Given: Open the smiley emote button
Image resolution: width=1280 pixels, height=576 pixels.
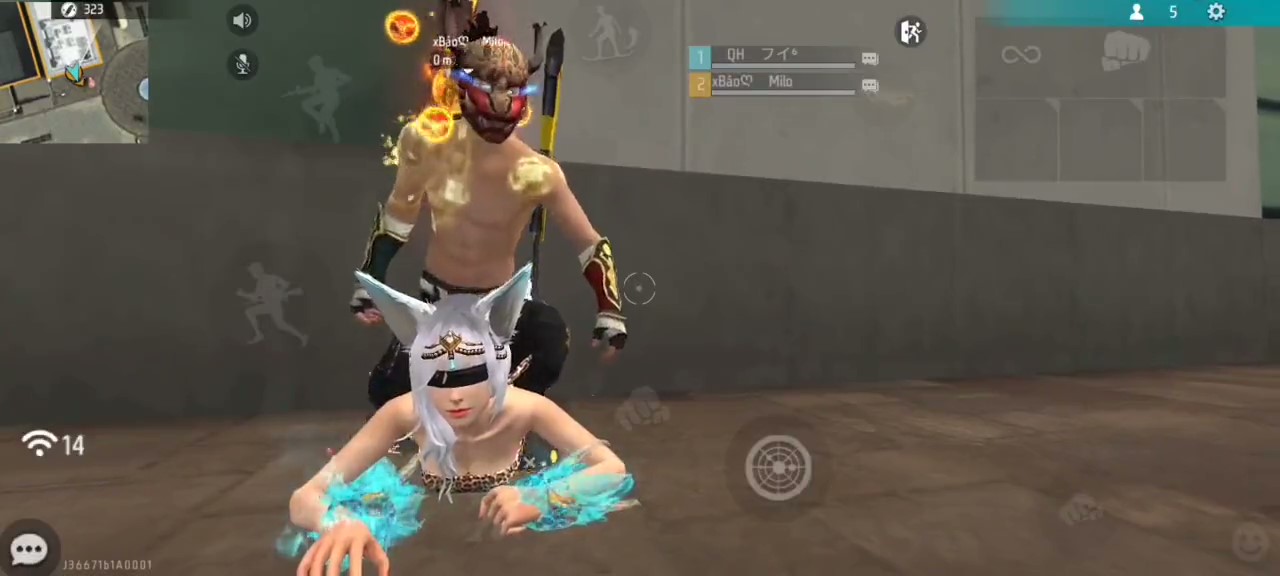Looking at the screenshot, I should point(1250,542).
